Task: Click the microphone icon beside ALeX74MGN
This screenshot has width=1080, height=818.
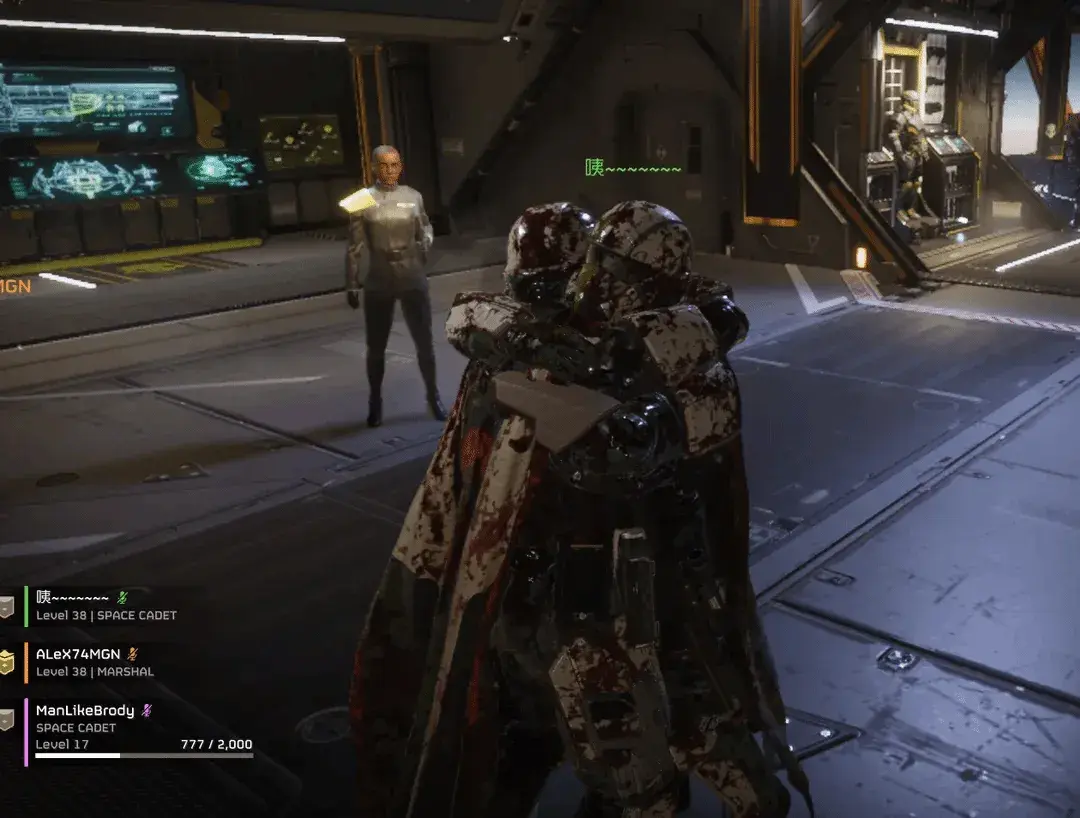Action: [x=133, y=654]
